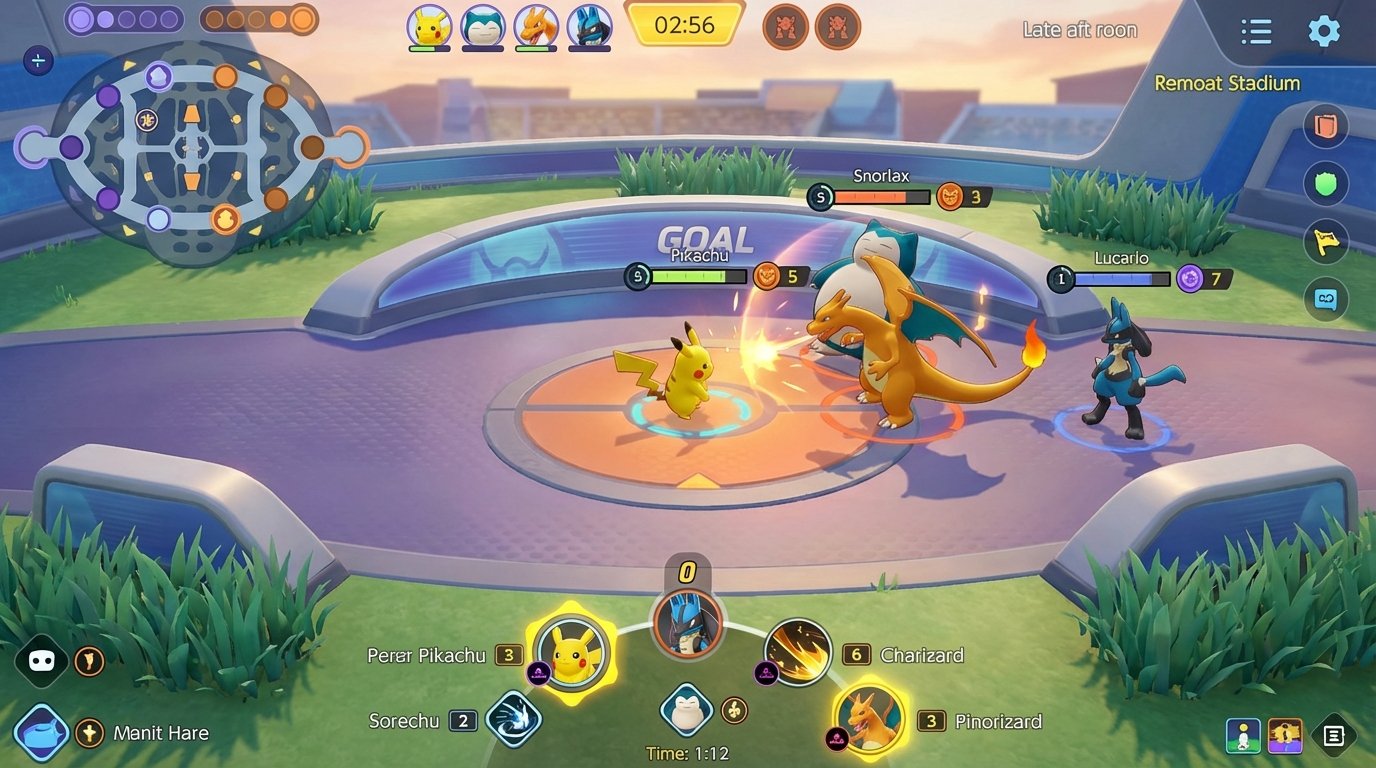Click the Remoat Stadium label
This screenshot has width=1376, height=768.
1228,83
